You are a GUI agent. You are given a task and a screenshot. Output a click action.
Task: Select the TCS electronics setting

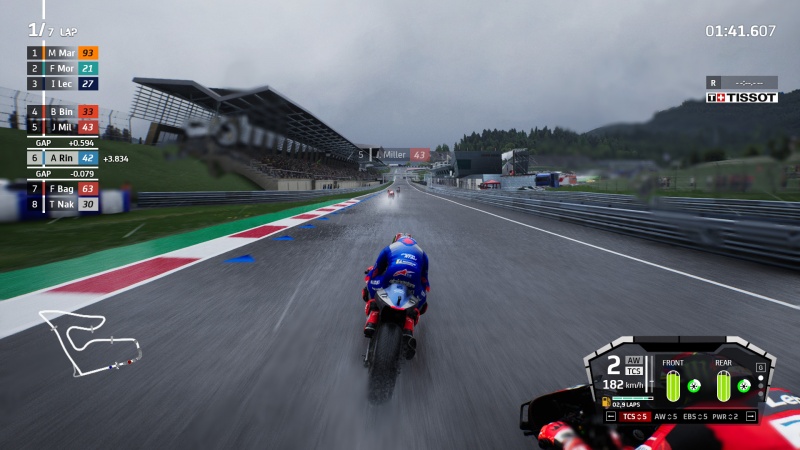637,416
